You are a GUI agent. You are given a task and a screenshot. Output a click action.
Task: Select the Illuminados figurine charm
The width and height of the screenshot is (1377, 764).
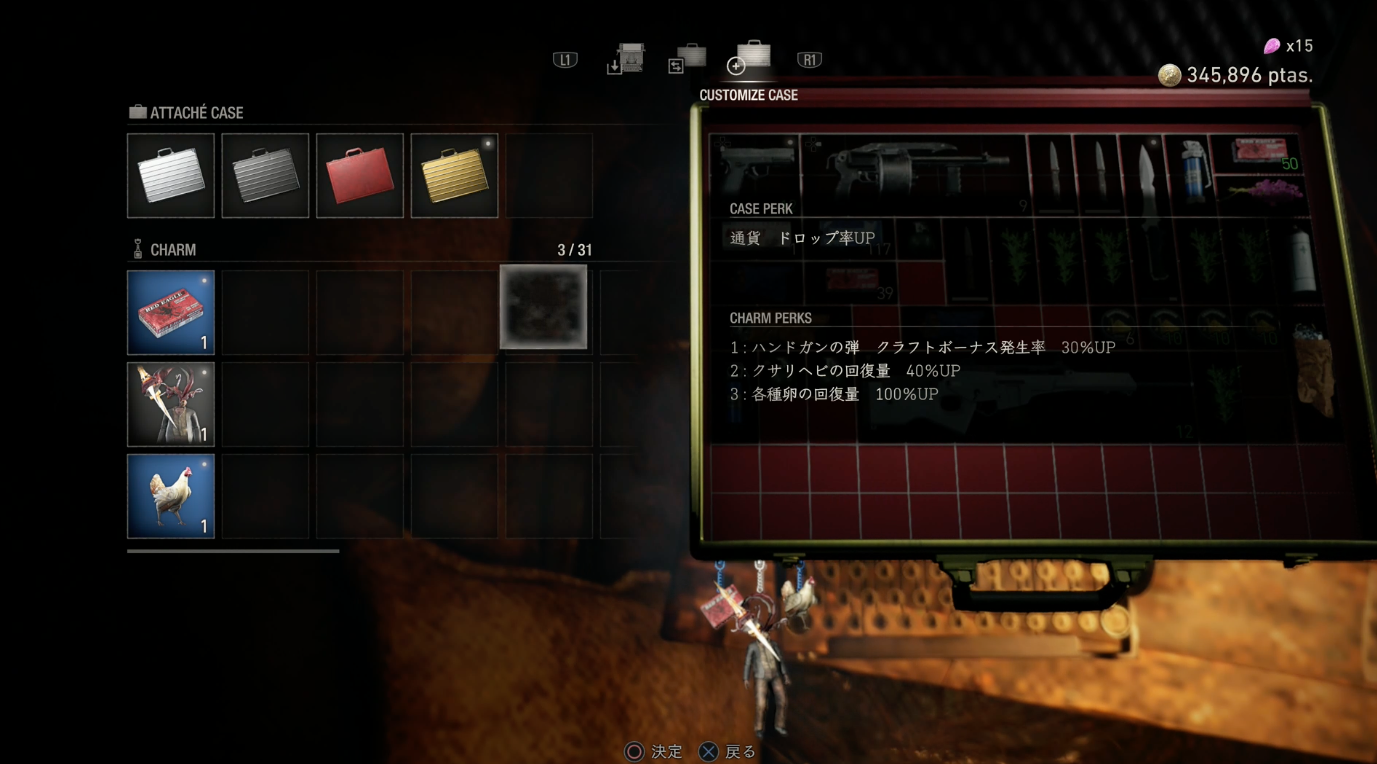(170, 404)
